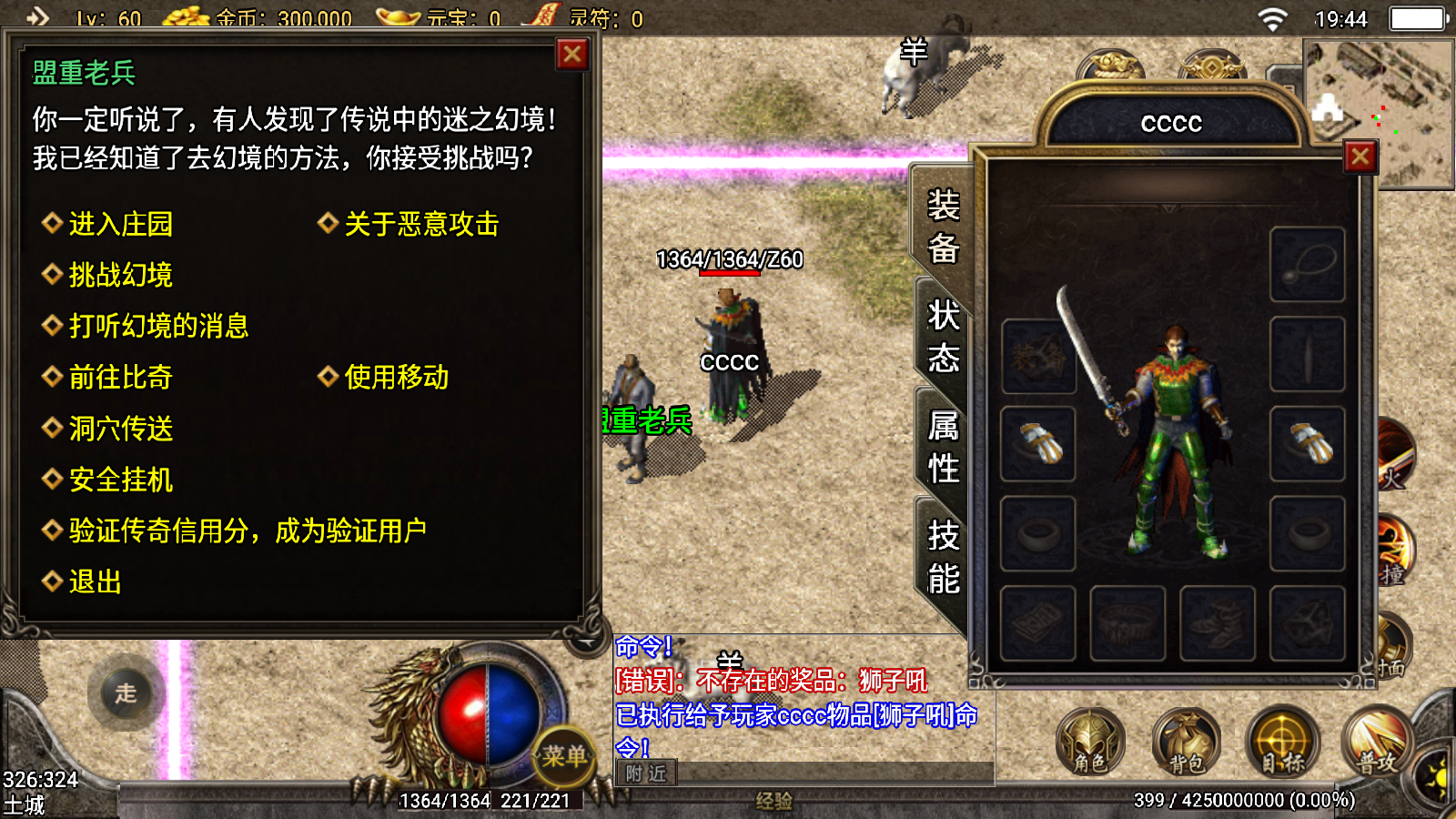
Task: Toggle the 走 walk mode button
Action: [x=126, y=693]
